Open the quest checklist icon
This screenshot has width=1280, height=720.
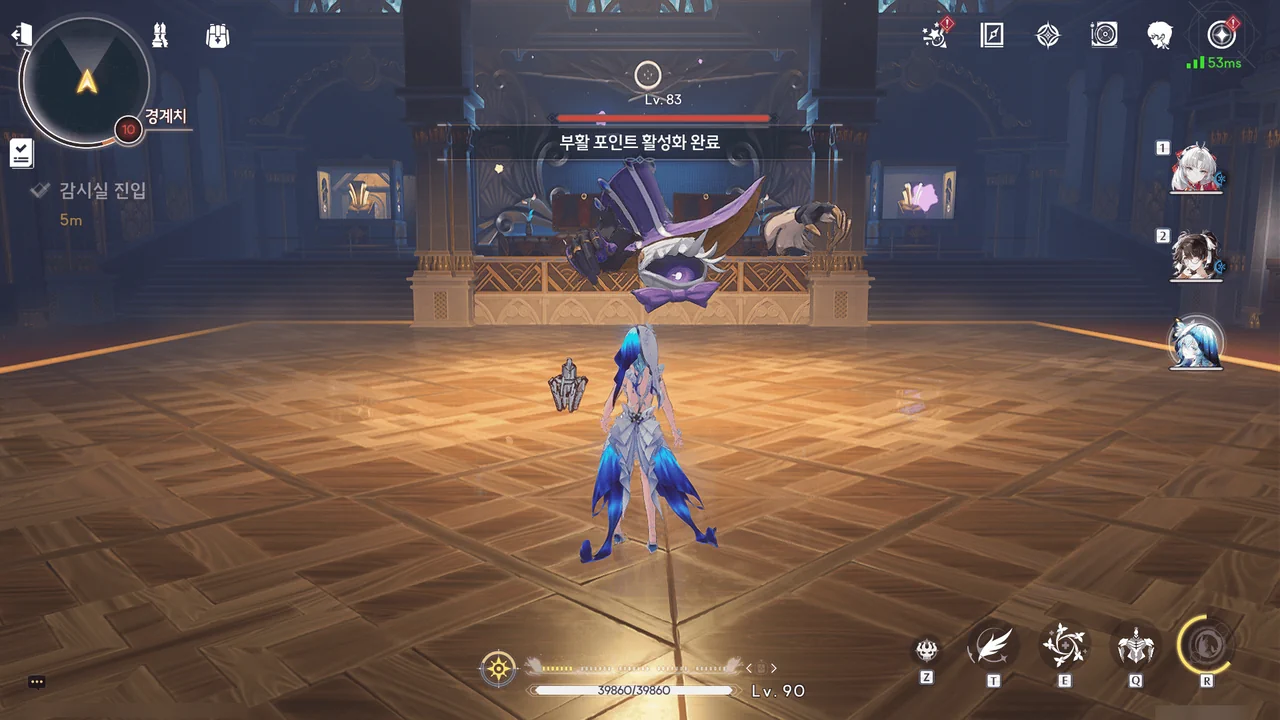tap(21, 153)
